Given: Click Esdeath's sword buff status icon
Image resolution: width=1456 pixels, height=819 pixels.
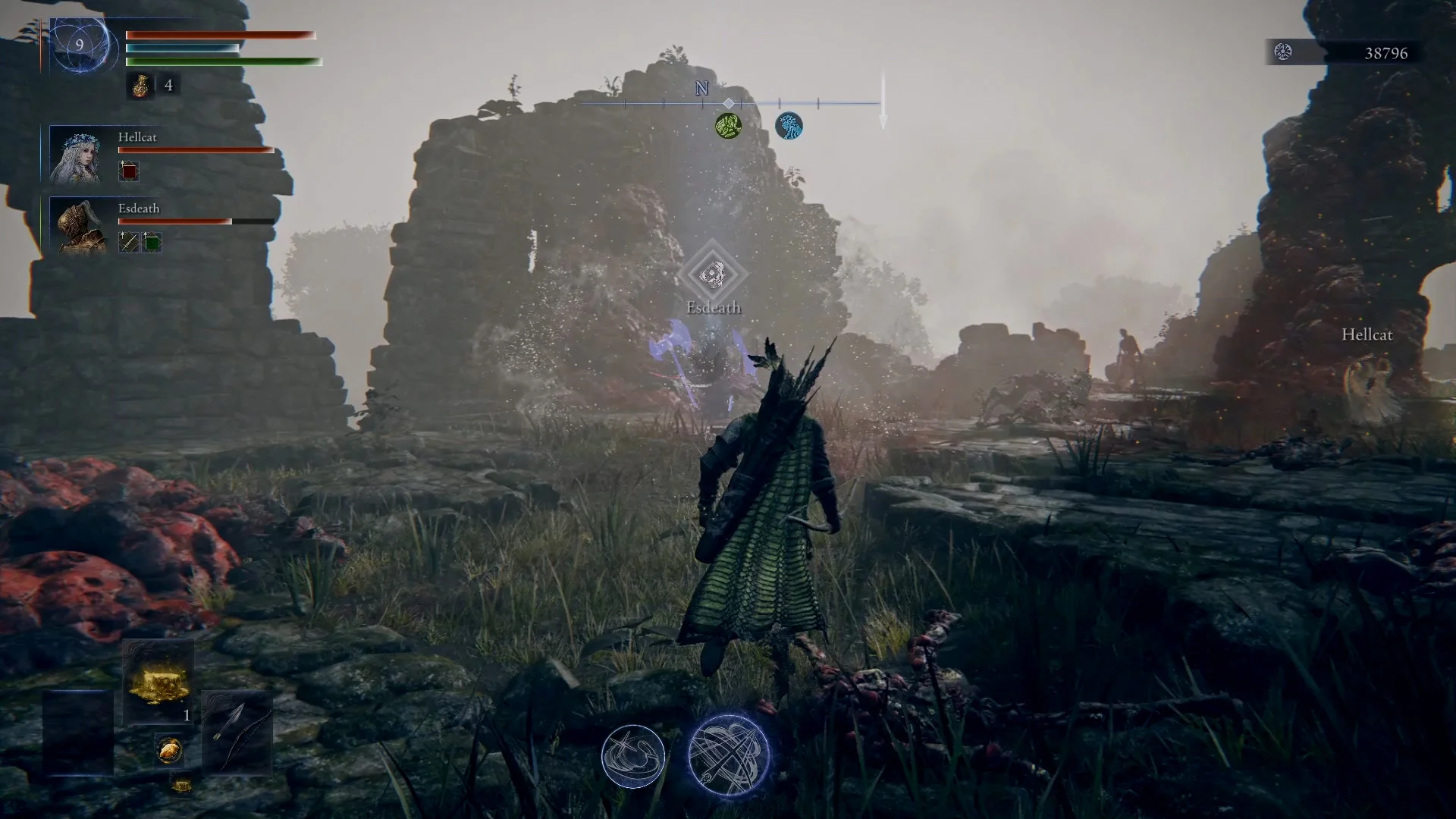Looking at the screenshot, I should tap(129, 243).
